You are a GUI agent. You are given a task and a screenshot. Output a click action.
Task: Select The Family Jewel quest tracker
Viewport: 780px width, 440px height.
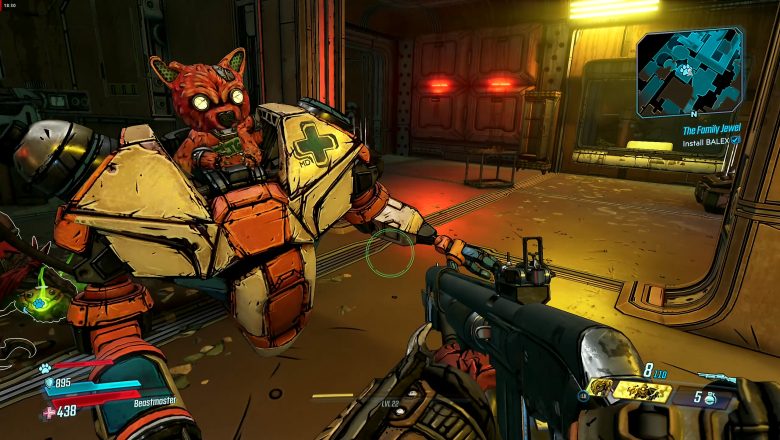click(x=710, y=130)
